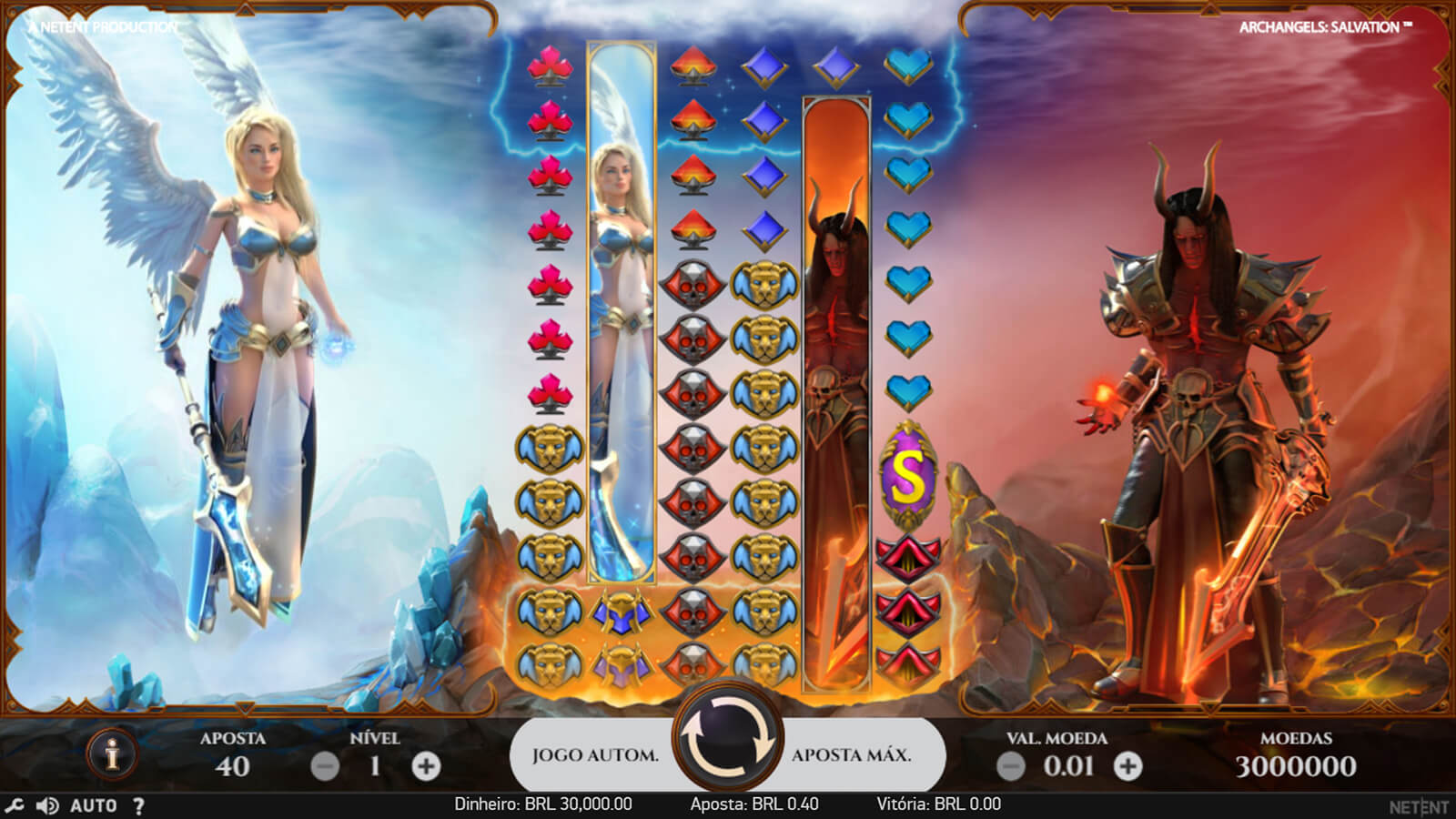Show help via the question mark

(138, 805)
